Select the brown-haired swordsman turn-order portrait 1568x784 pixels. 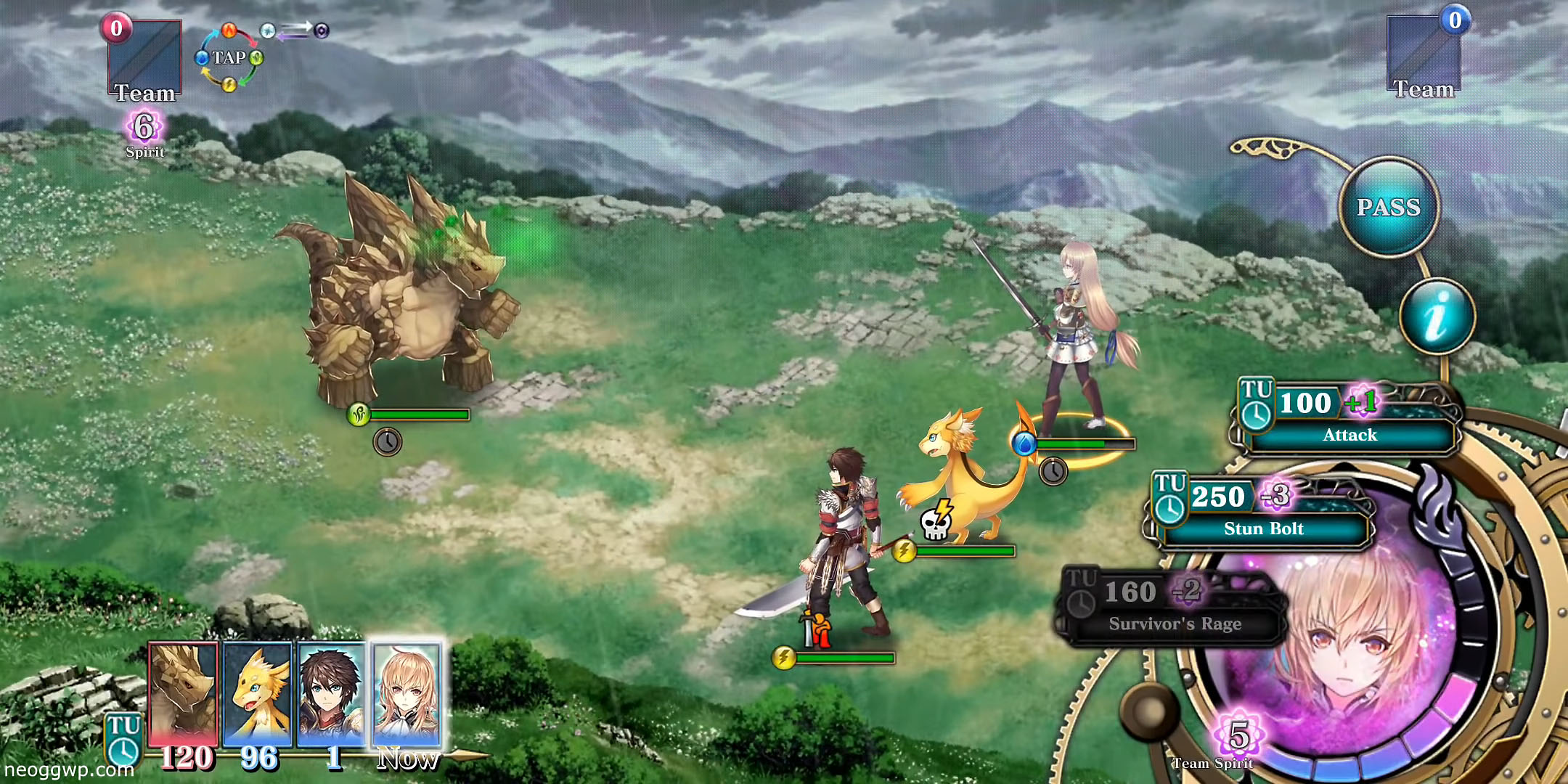[x=332, y=693]
